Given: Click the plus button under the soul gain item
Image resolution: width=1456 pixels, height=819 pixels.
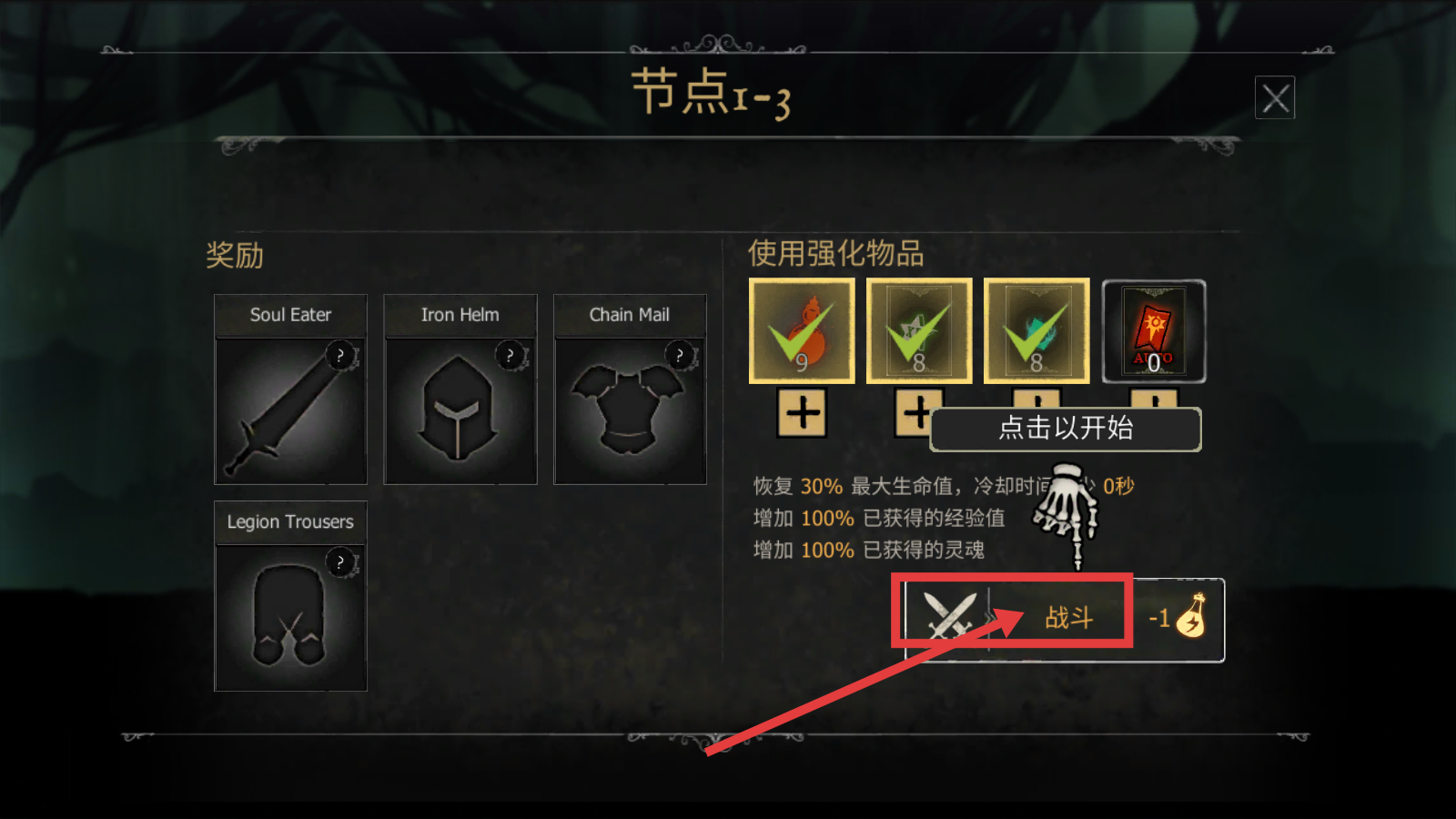Looking at the screenshot, I should [x=1036, y=400].
